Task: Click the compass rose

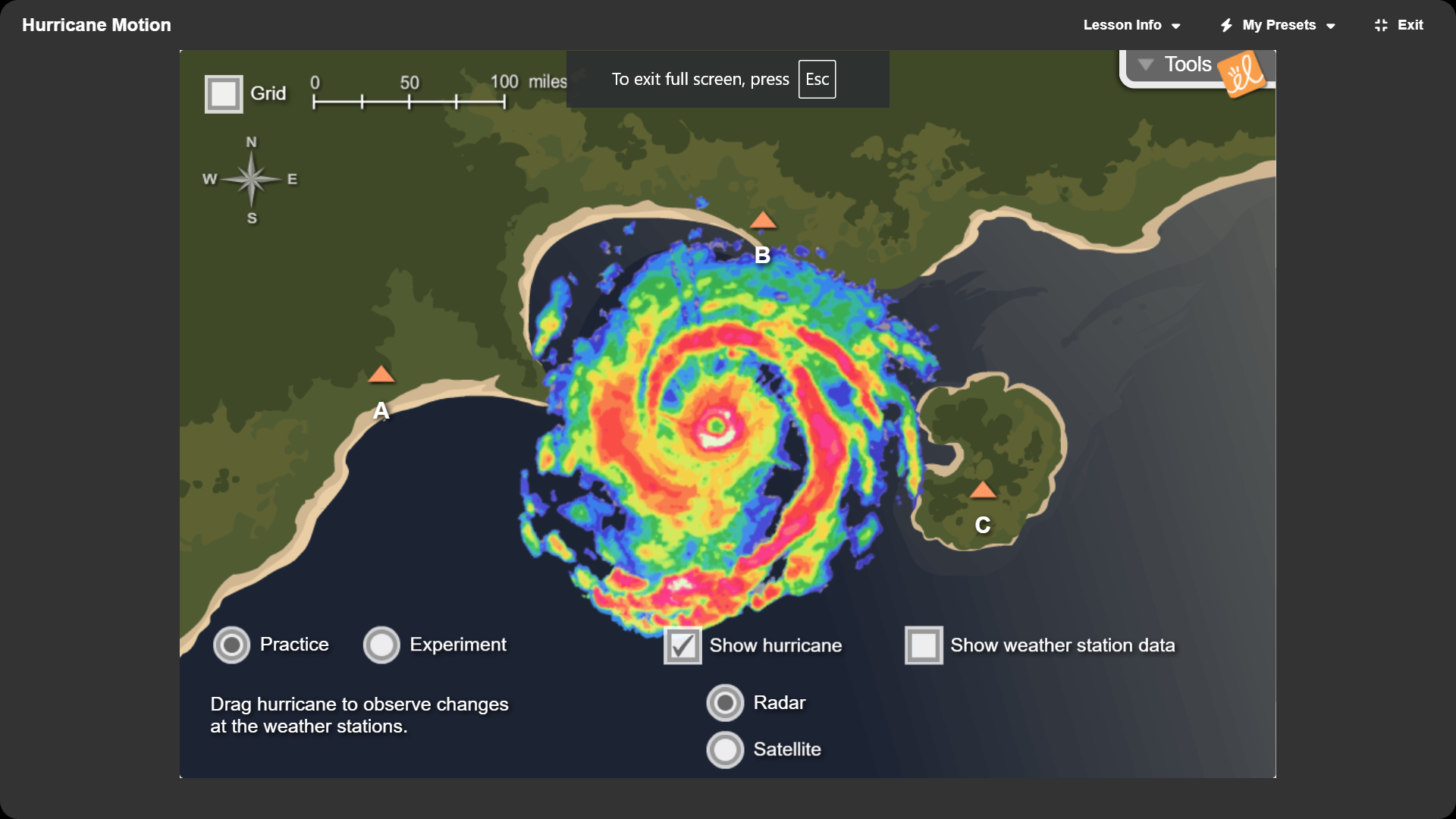Action: point(250,180)
